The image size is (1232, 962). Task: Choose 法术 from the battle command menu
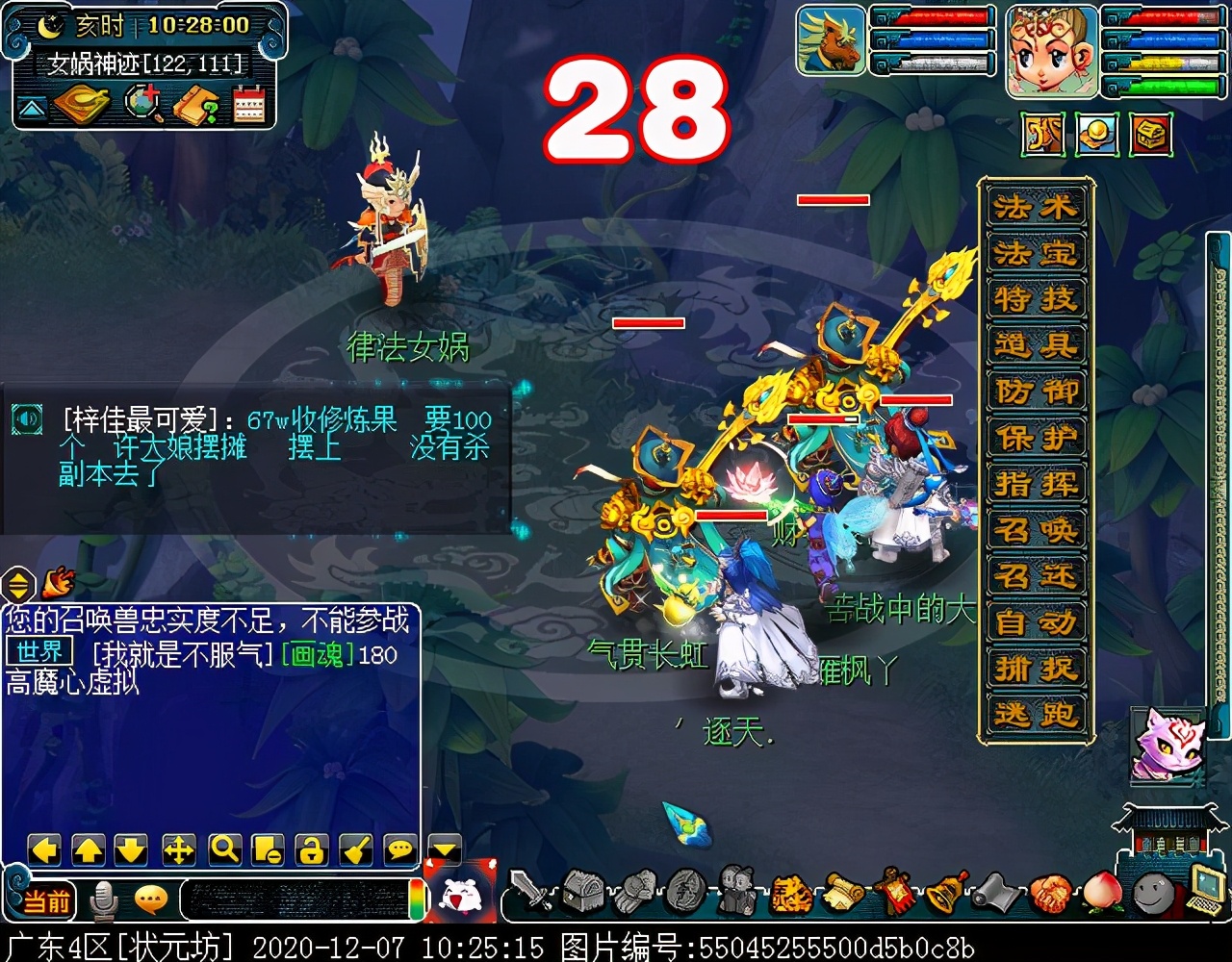pos(1036,207)
